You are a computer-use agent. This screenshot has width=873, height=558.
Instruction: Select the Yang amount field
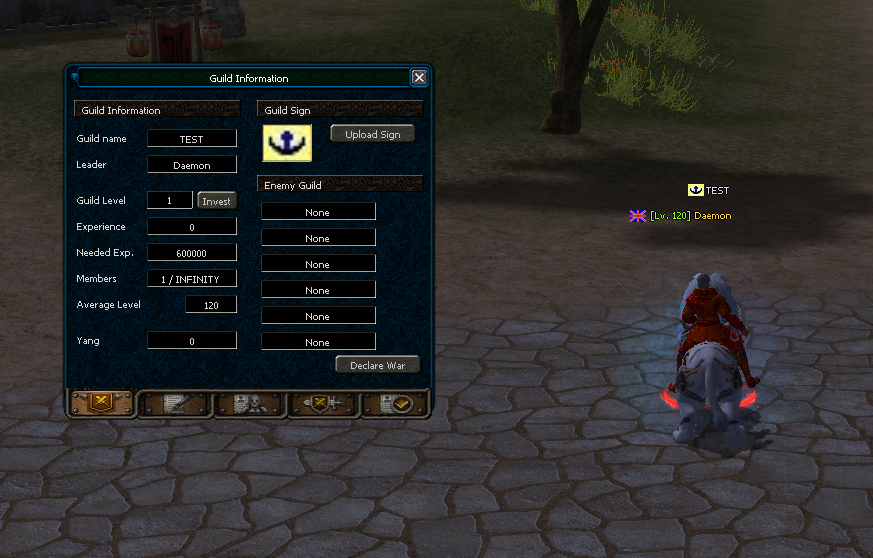tap(192, 341)
